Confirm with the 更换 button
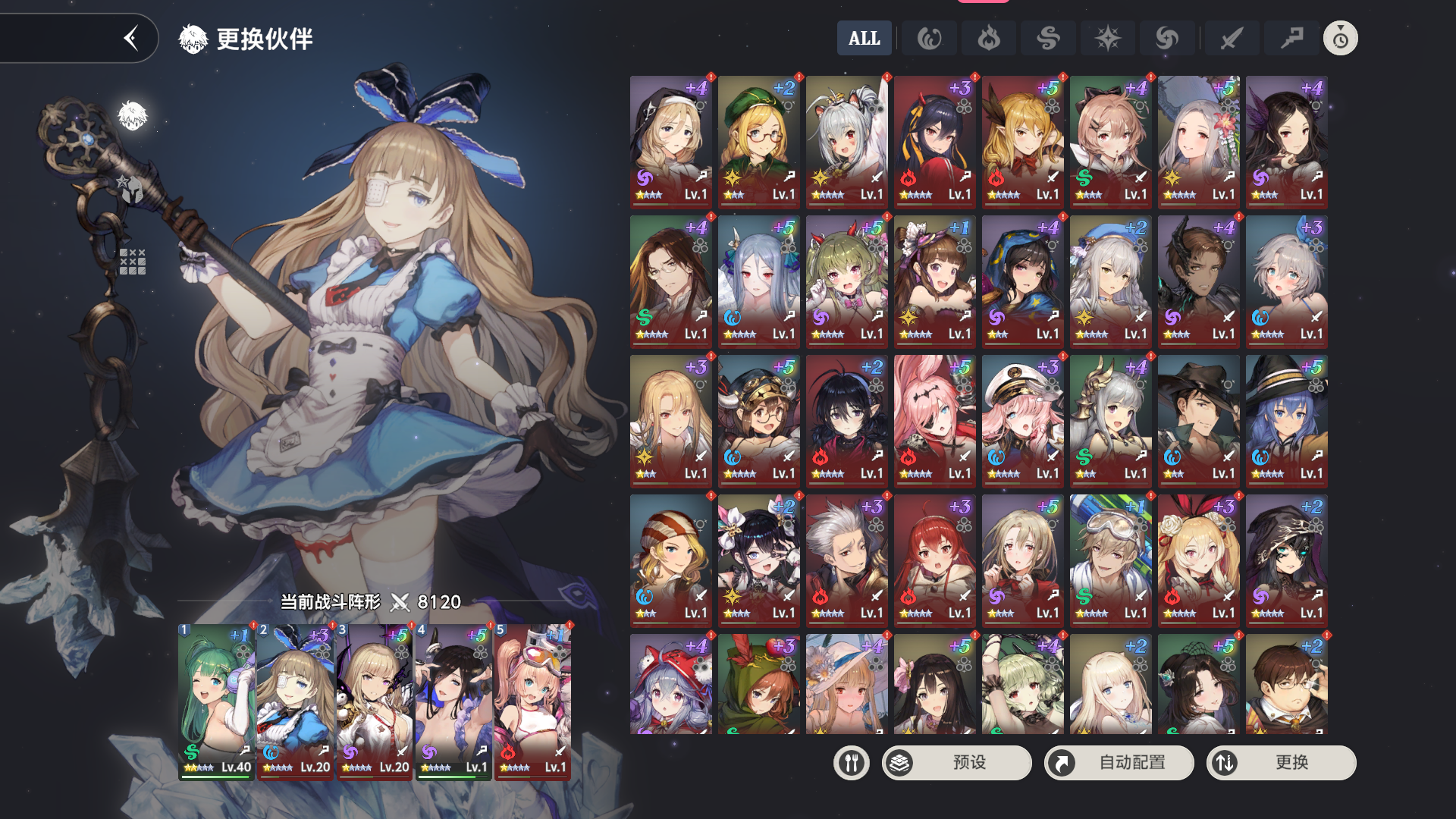Screen dimensions: 1456x819 click(1281, 762)
